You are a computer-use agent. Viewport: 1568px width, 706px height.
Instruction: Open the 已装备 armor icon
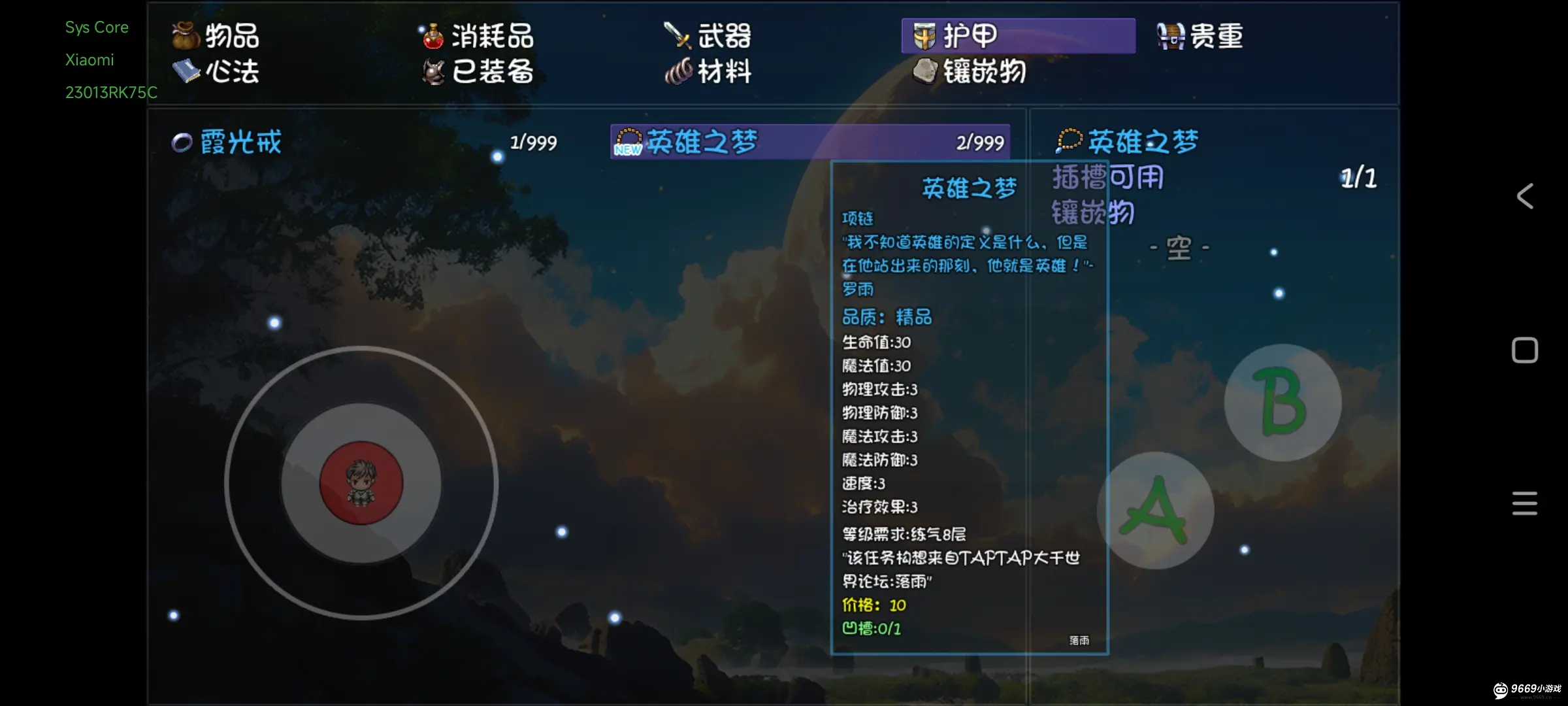pyautogui.click(x=433, y=73)
